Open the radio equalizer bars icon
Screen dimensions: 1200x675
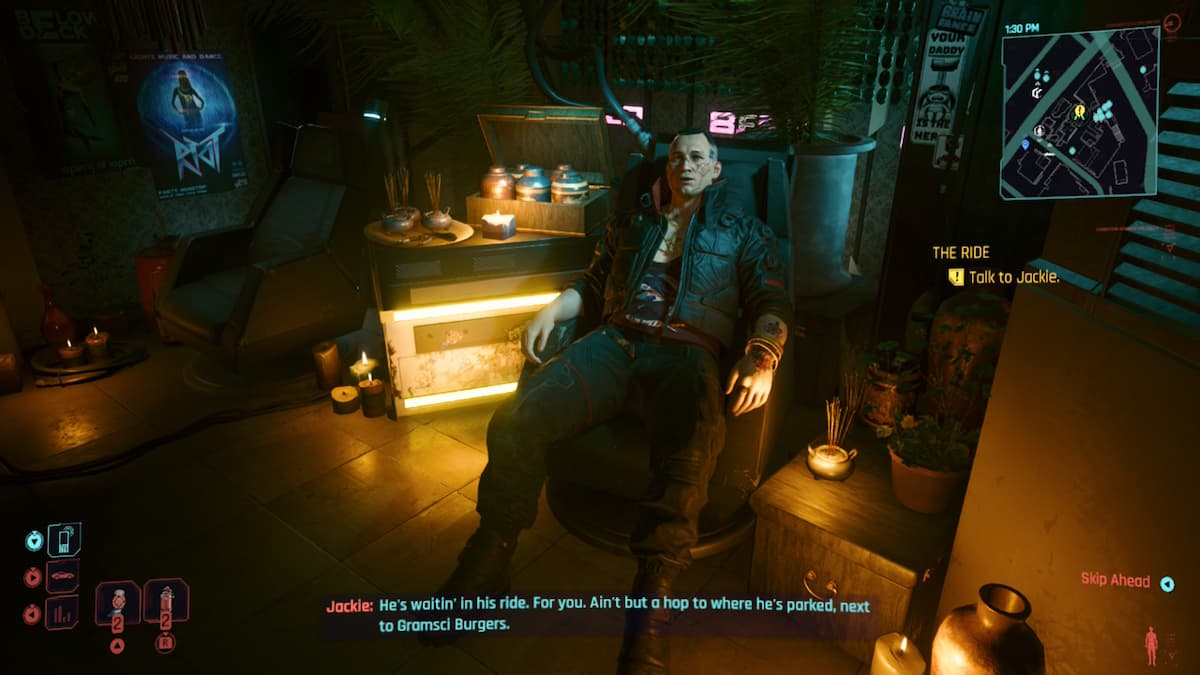(62, 611)
